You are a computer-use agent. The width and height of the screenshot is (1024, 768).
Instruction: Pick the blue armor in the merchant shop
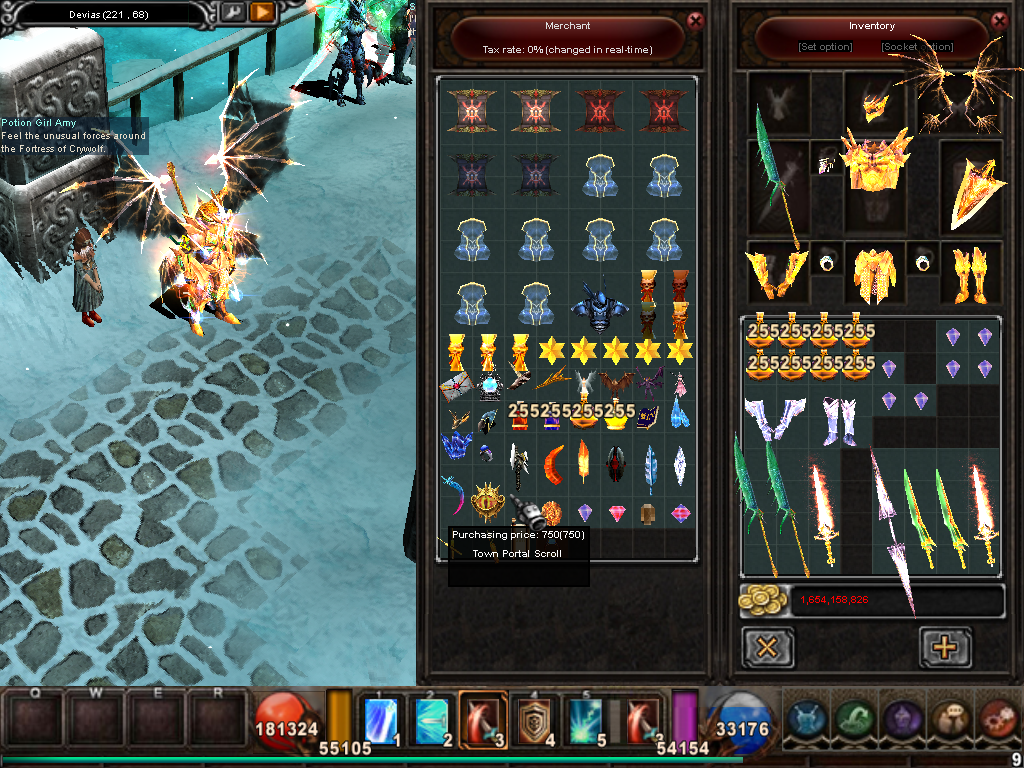pyautogui.click(x=600, y=304)
